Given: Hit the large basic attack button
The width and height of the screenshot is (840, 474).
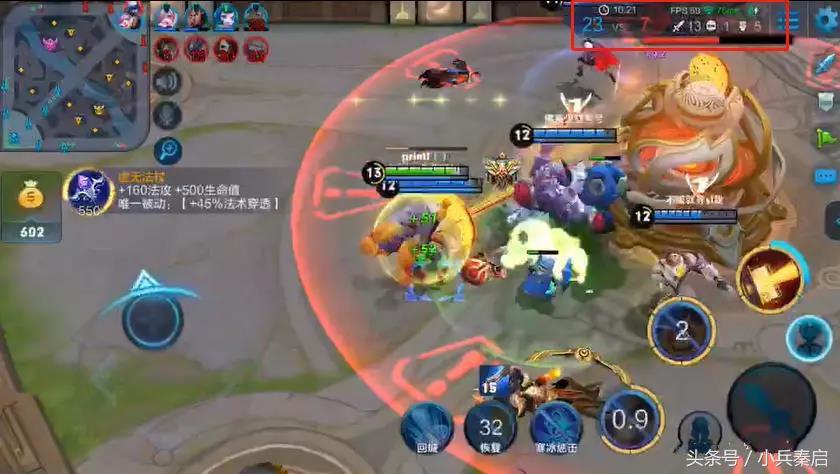Looking at the screenshot, I should tap(771, 407).
